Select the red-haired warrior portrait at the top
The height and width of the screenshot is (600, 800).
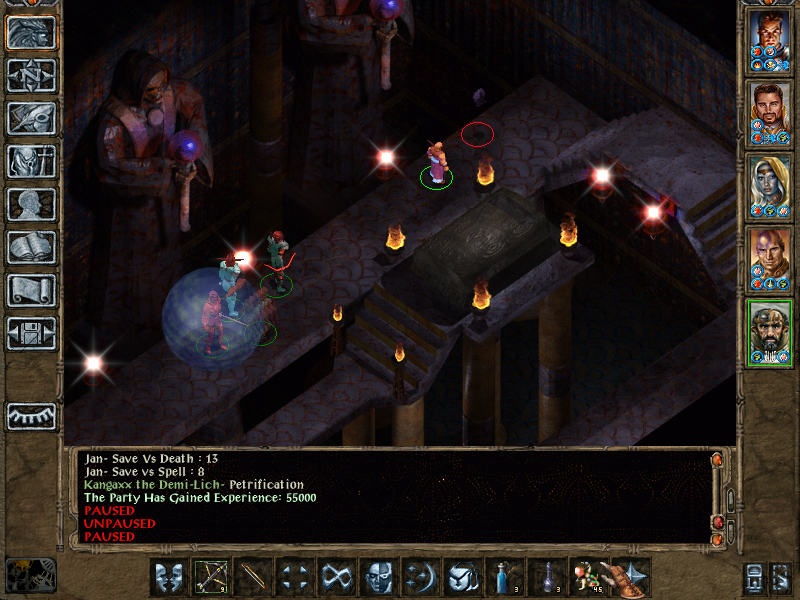(770, 41)
